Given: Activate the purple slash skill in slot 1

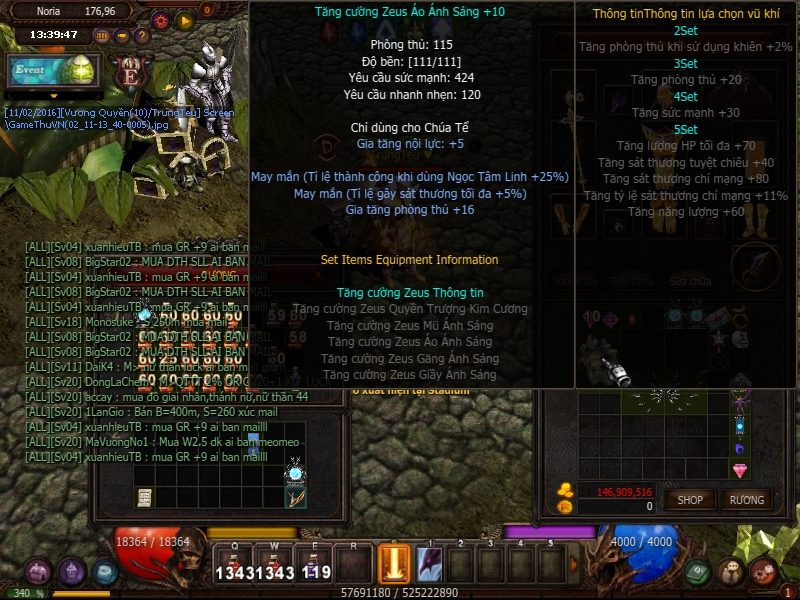Looking at the screenshot, I should click(x=431, y=565).
